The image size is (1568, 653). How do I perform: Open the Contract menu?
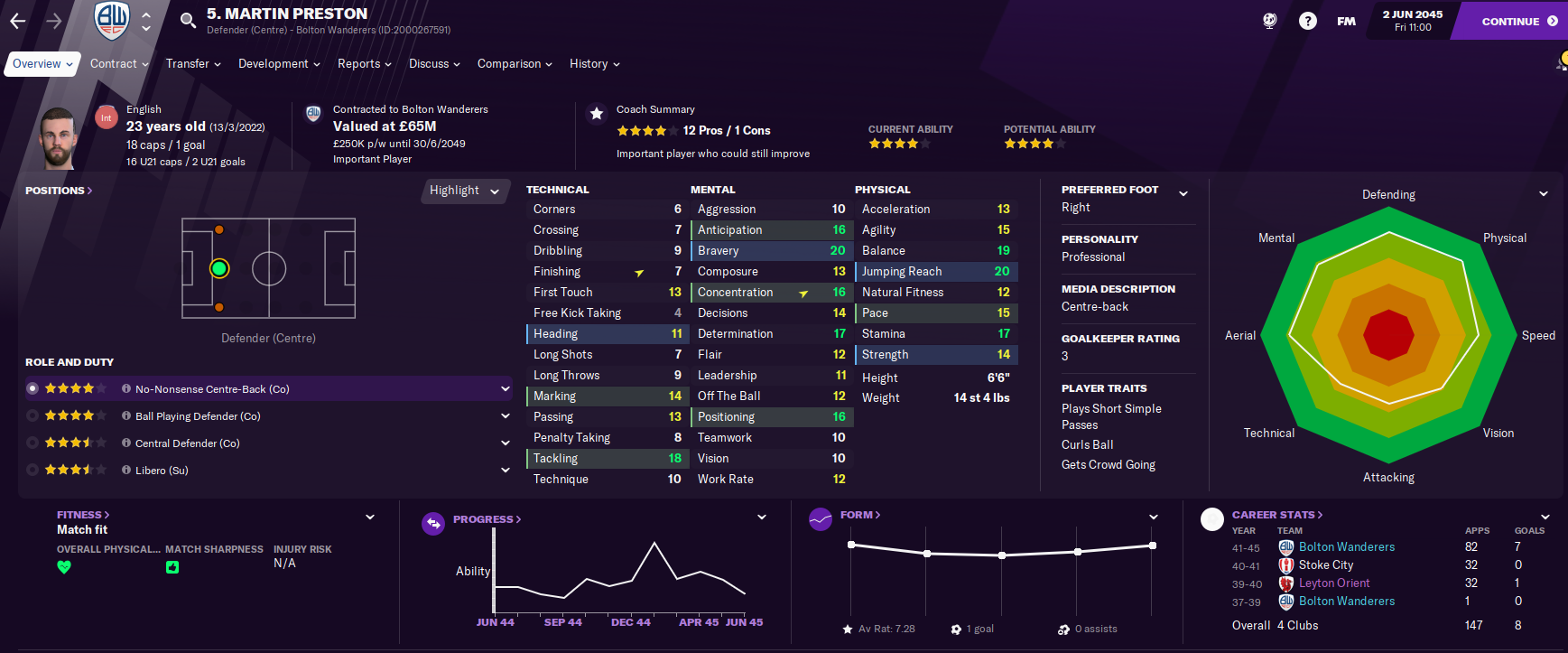119,64
